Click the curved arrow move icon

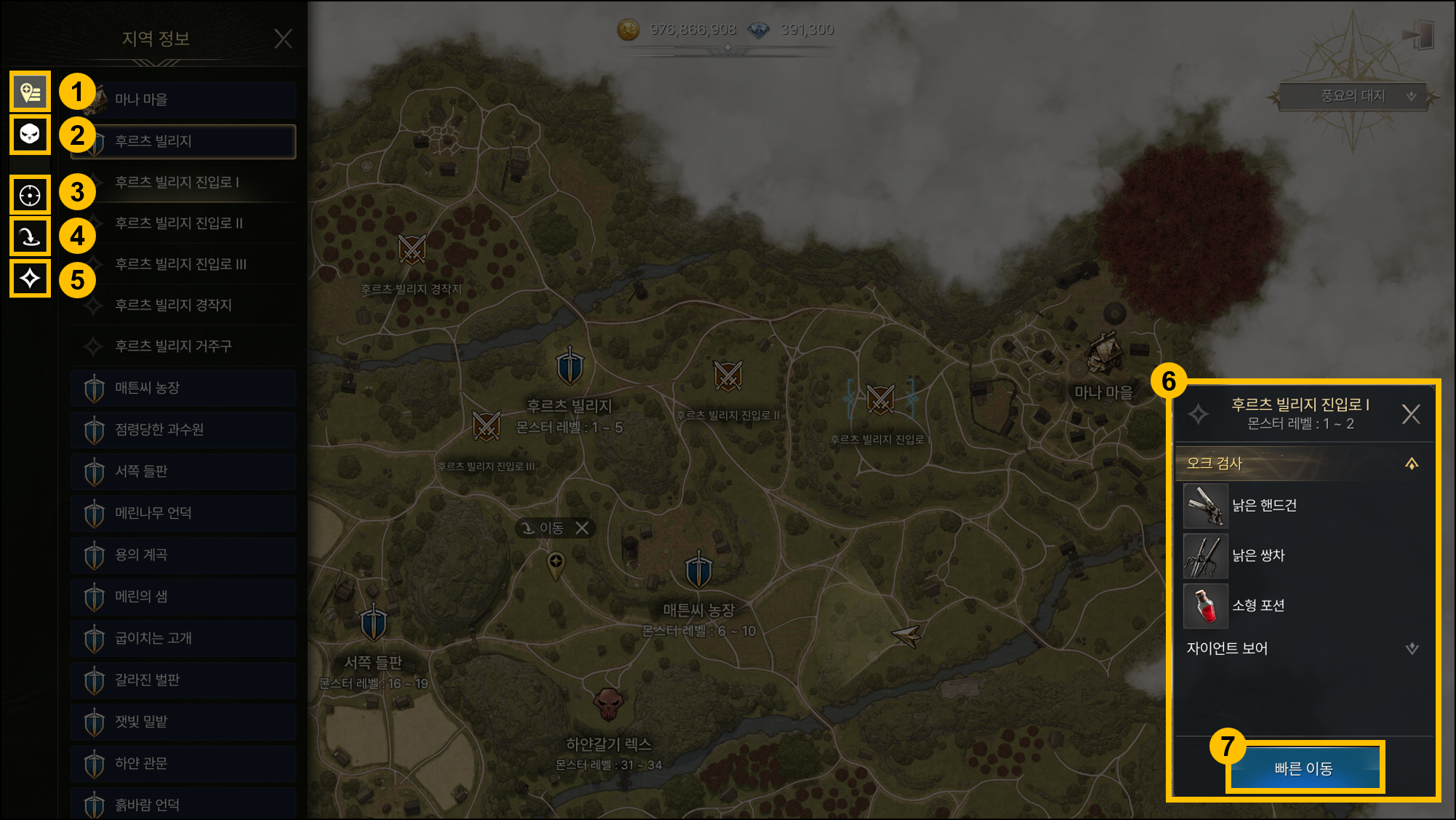click(x=30, y=236)
